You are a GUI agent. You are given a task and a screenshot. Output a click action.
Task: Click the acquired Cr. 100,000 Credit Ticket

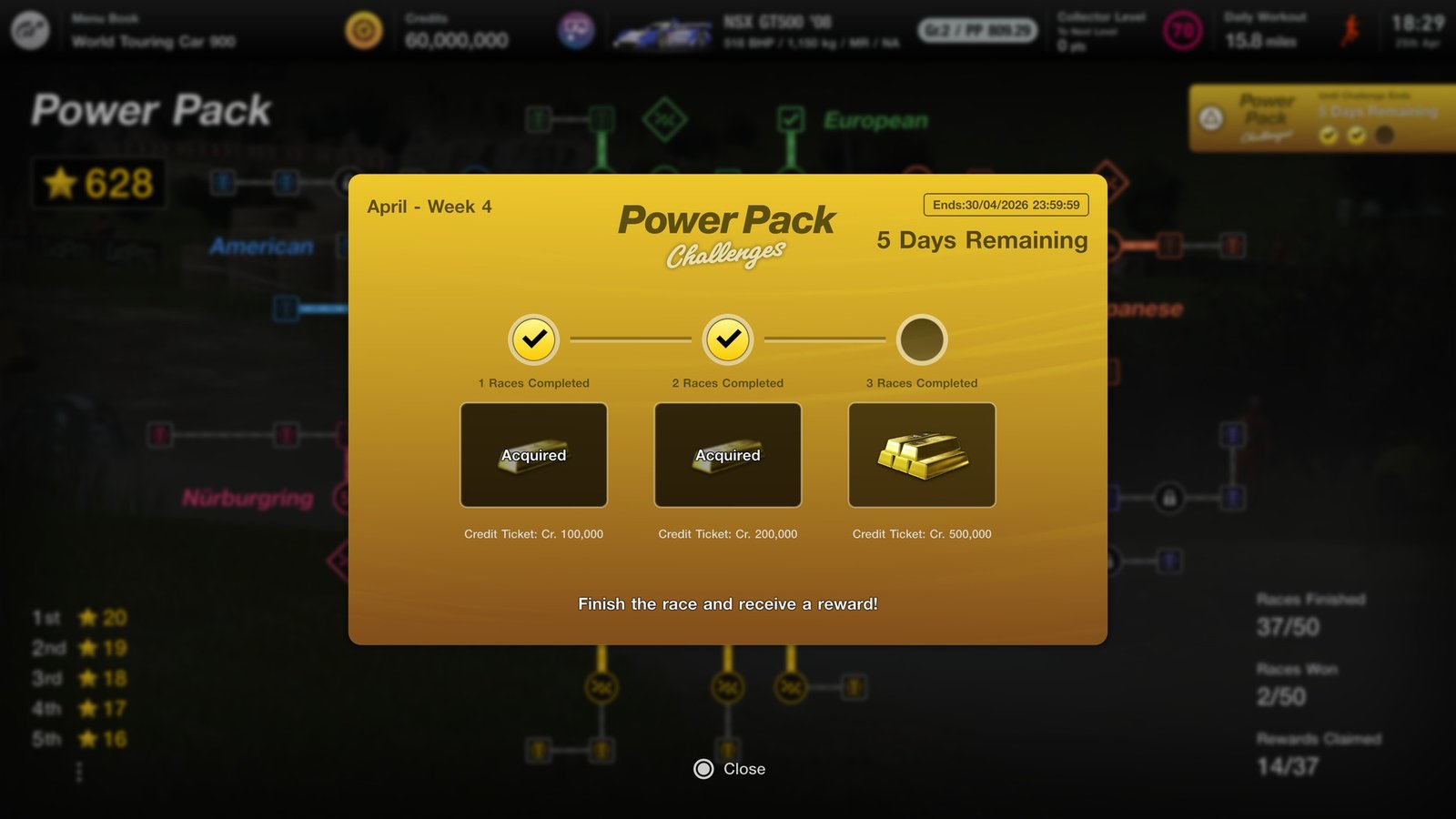(533, 454)
